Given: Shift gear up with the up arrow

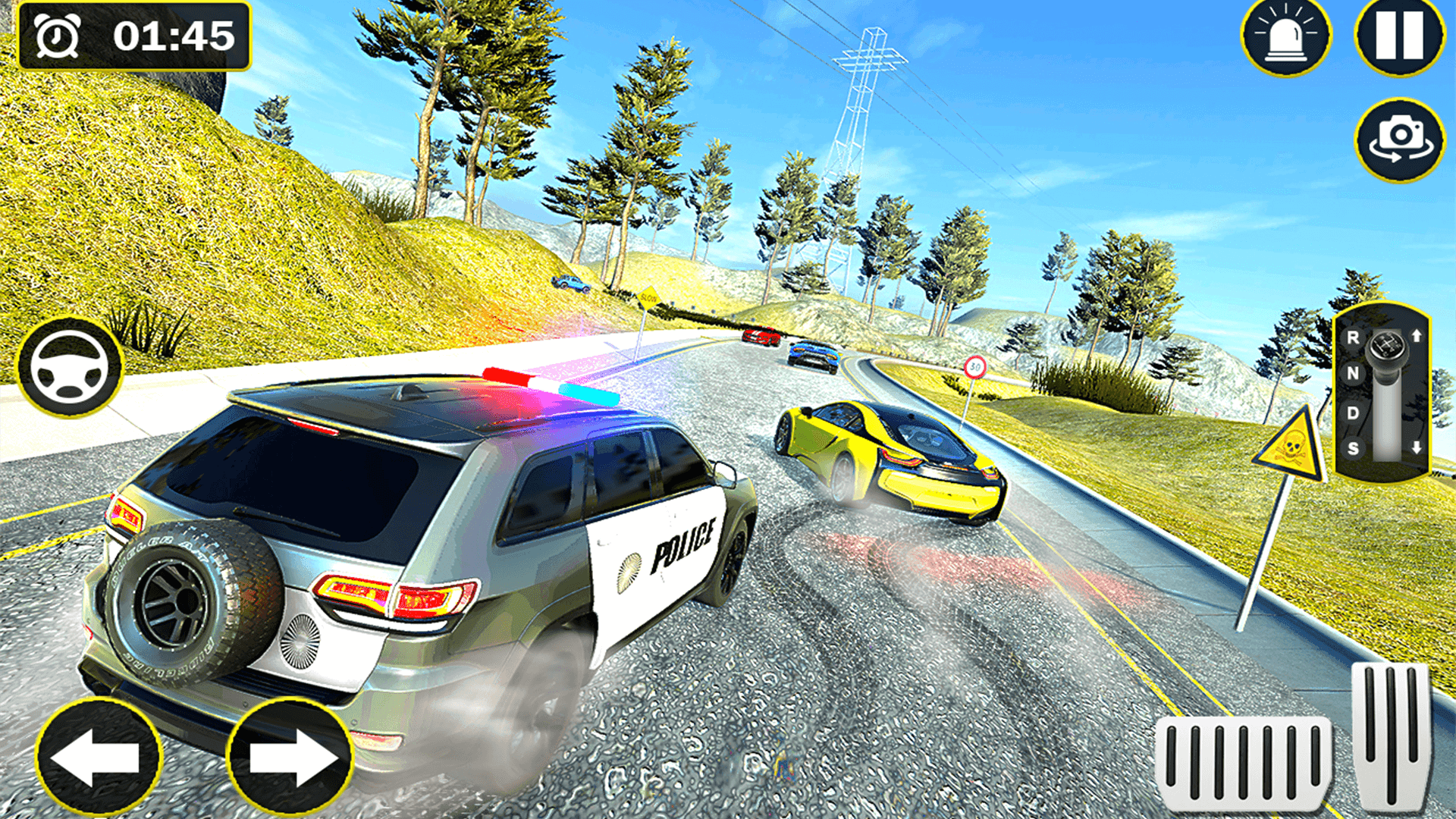Looking at the screenshot, I should point(1417,336).
